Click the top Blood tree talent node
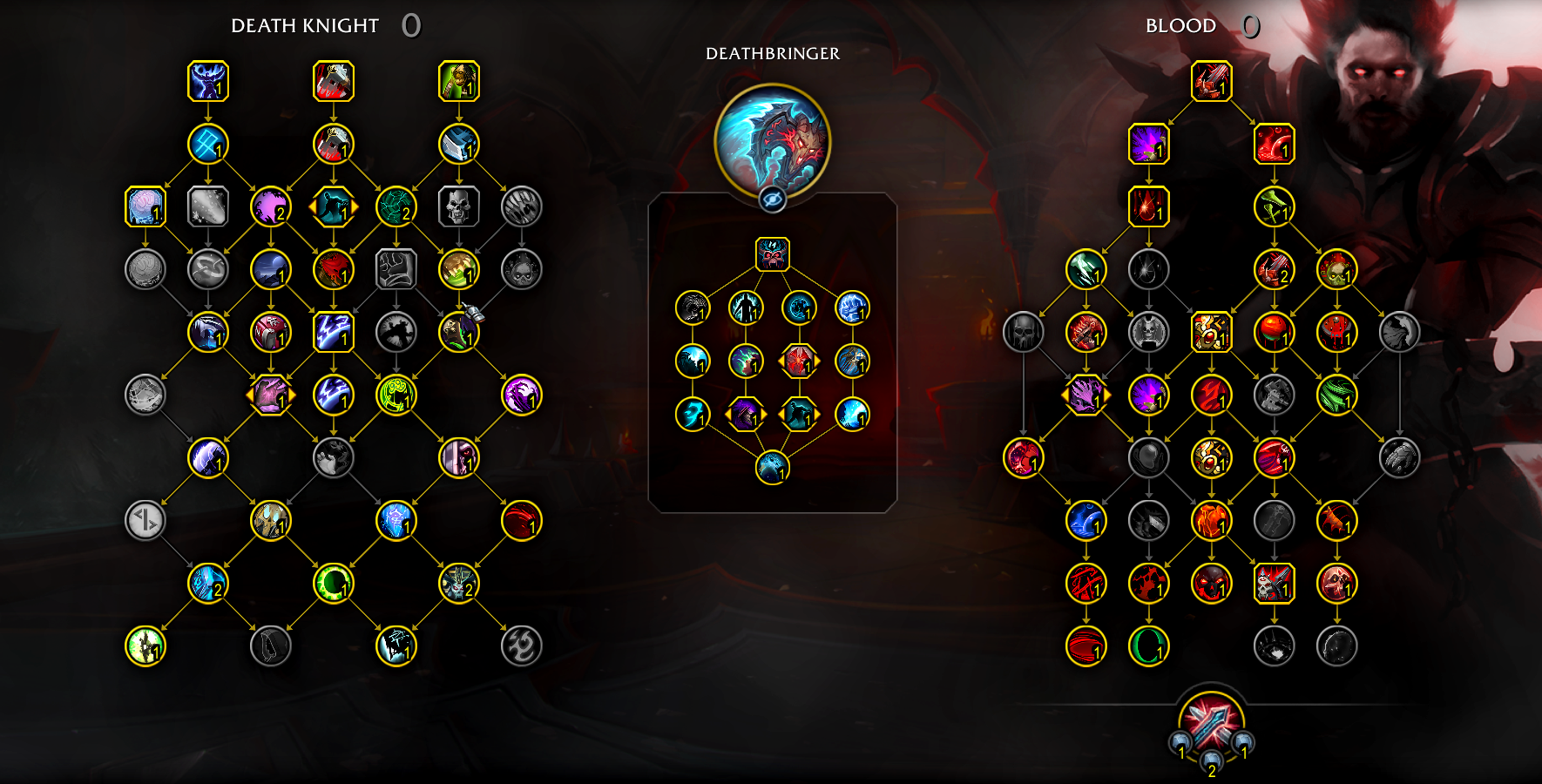The height and width of the screenshot is (784, 1542). (1211, 81)
